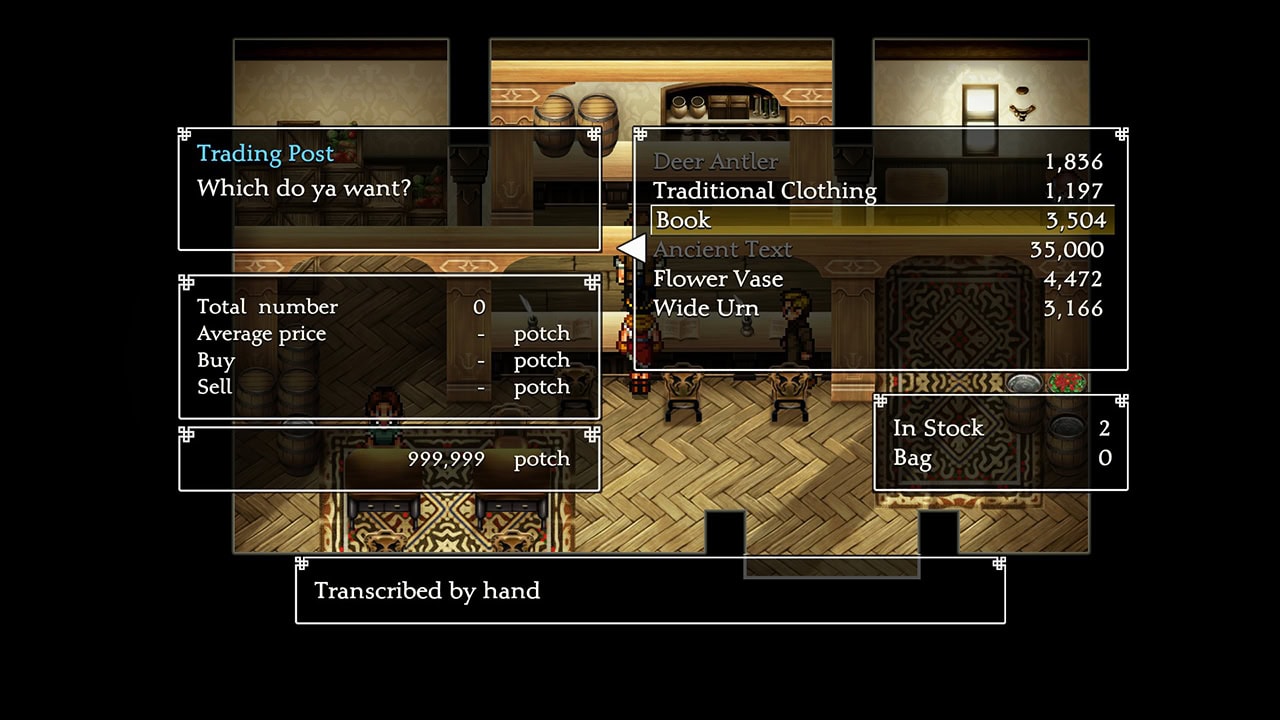Choose Traditional Clothing in the trading list

point(765,191)
